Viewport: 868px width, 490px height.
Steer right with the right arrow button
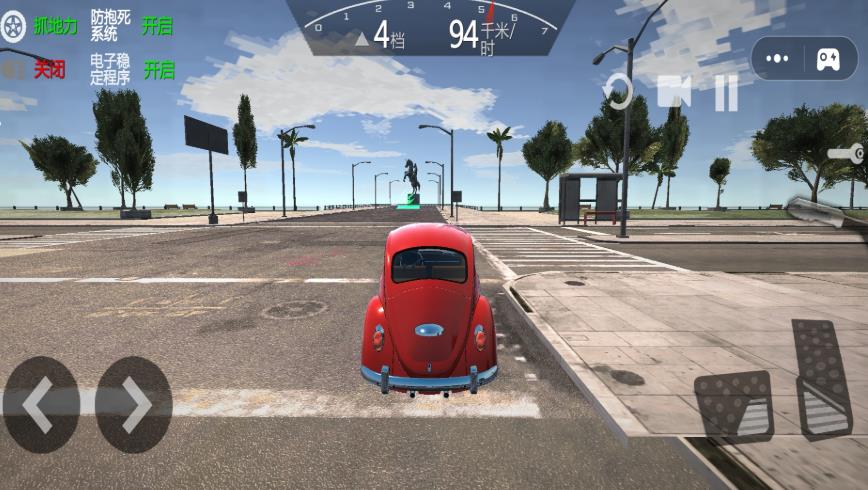pos(134,405)
